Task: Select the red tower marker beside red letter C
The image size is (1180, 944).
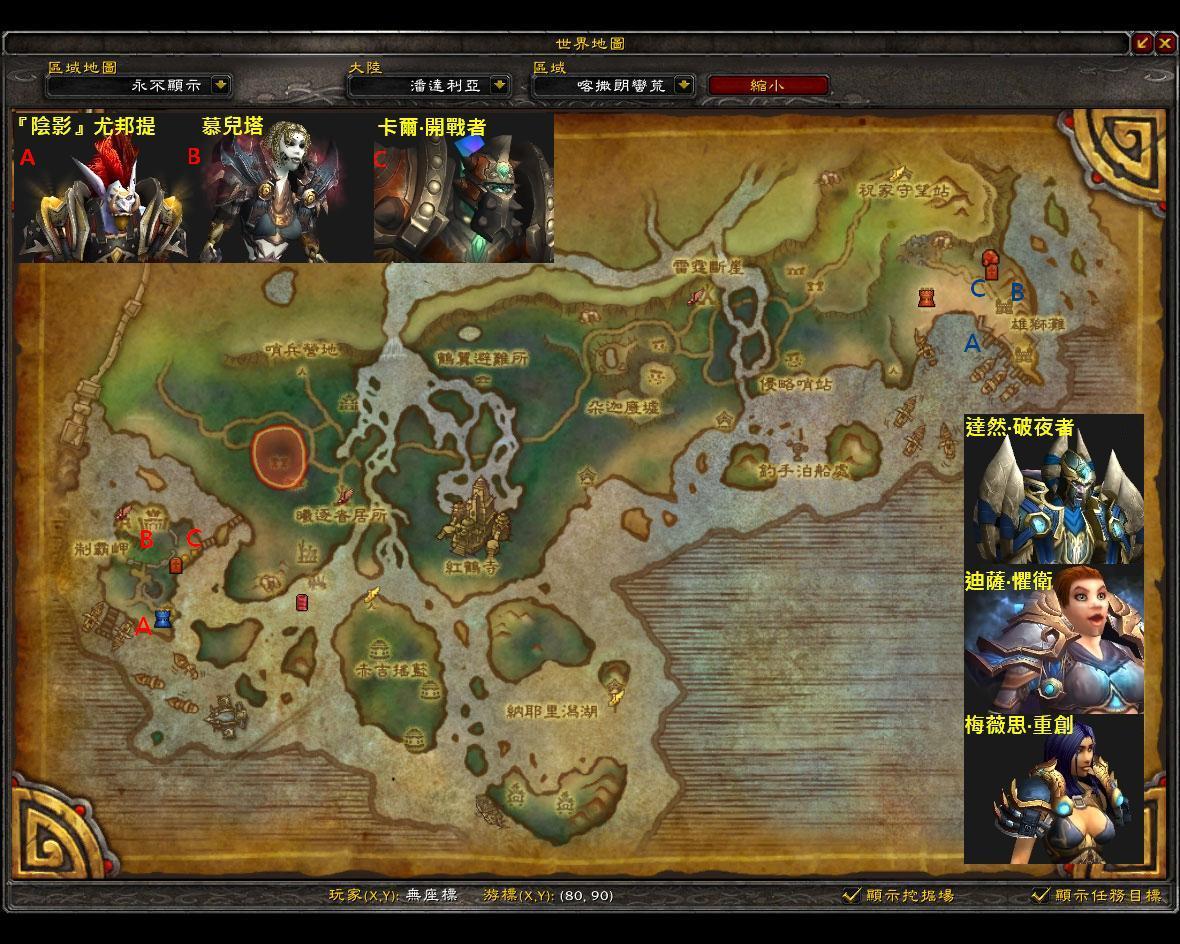Action: [x=176, y=565]
